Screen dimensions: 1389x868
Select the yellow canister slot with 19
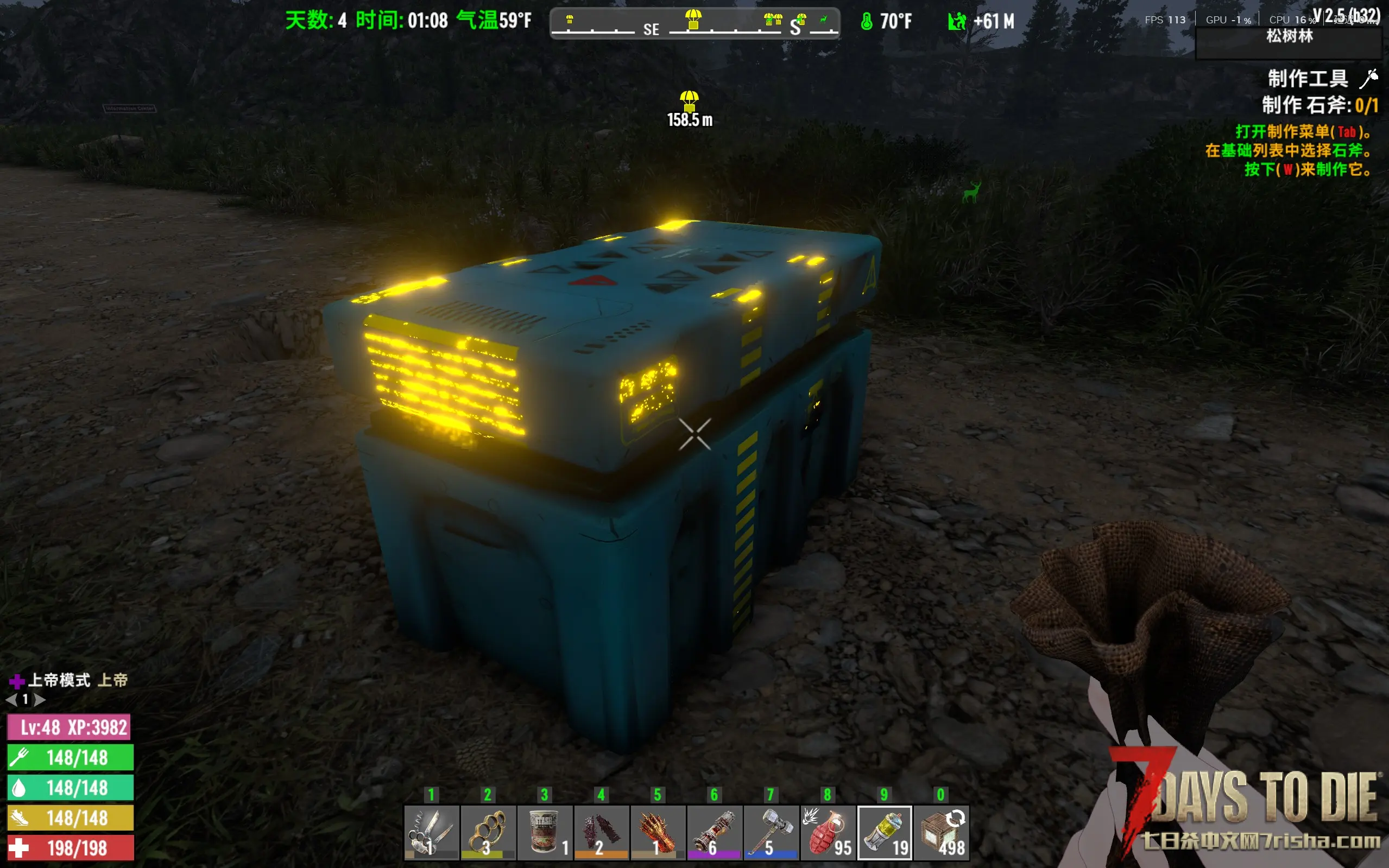tap(884, 832)
